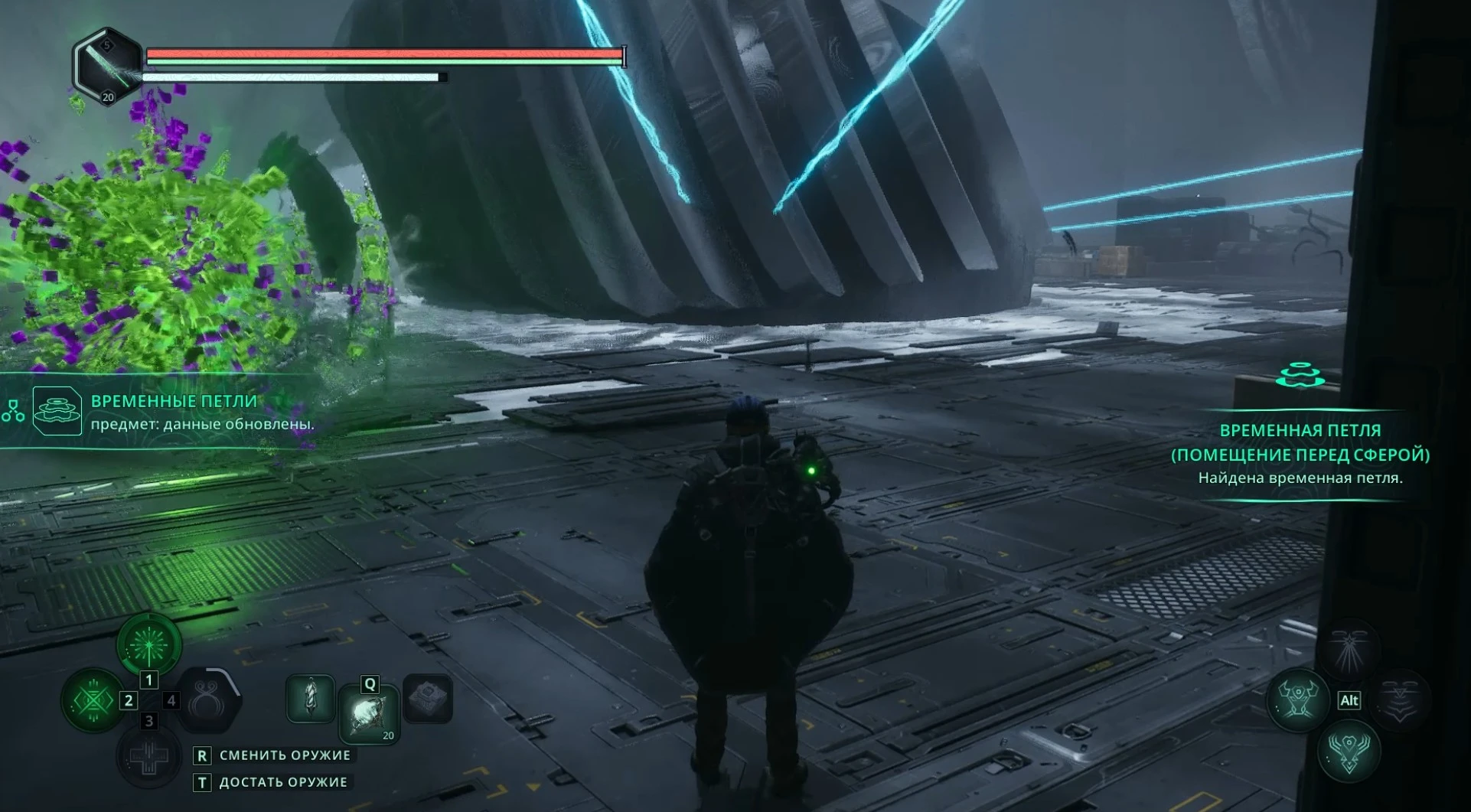
Task: Activate the green crossed-diamond glyph ability
Action: click(93, 700)
